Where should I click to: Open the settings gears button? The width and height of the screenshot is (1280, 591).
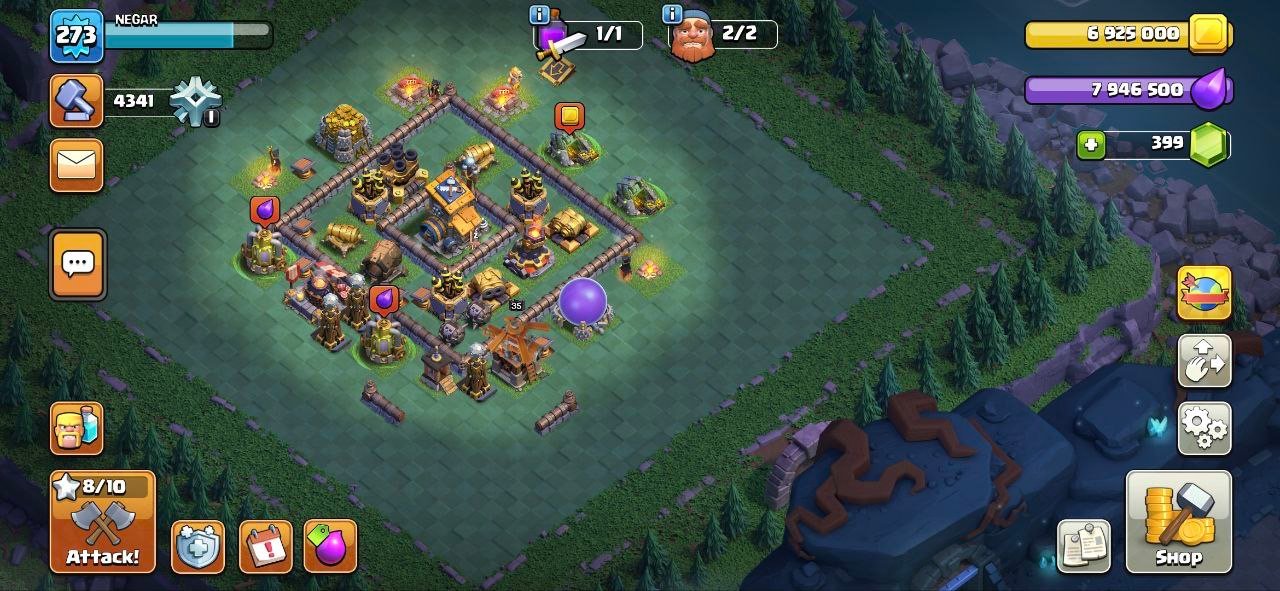coord(1204,428)
